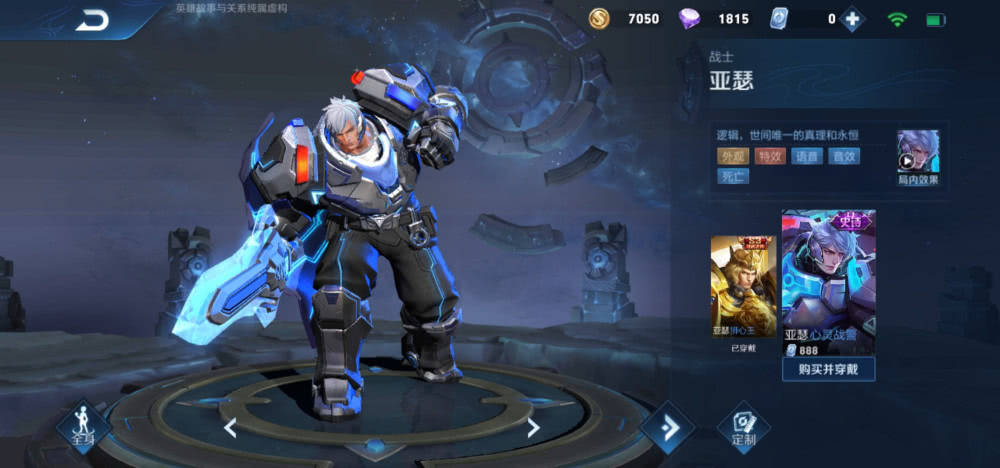
Task: Select the 音效 sound effects tag
Action: (x=843, y=156)
